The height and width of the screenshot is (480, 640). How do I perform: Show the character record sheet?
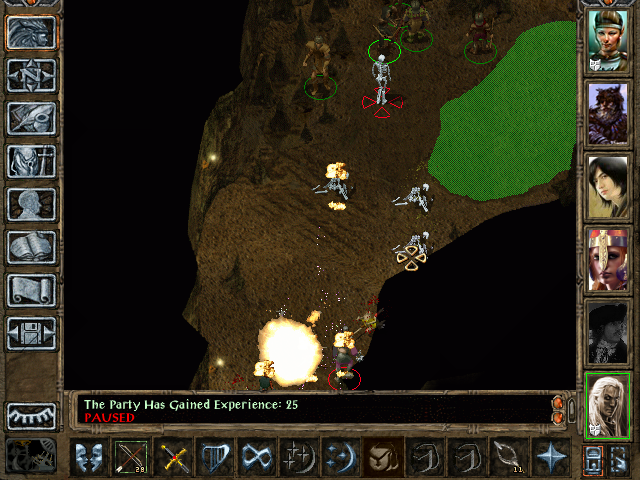(31, 204)
